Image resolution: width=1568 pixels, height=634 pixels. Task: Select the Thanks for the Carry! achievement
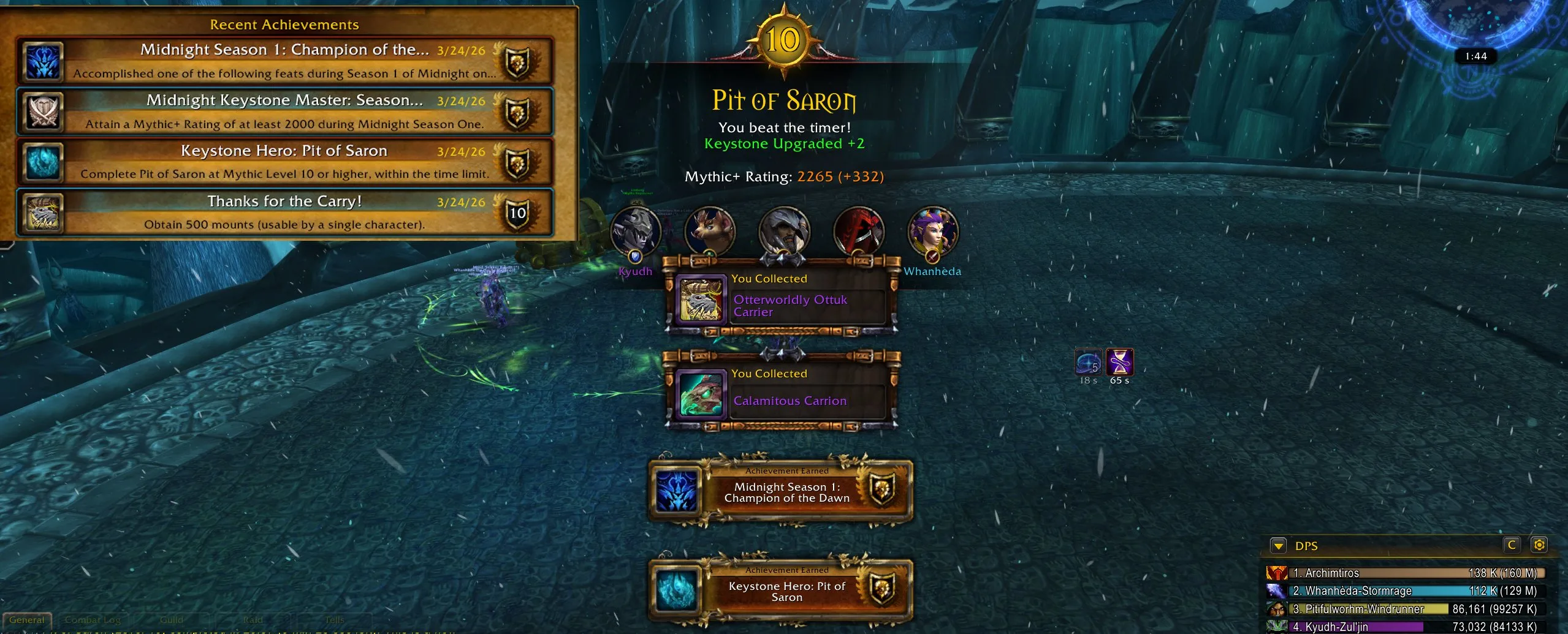click(x=285, y=213)
